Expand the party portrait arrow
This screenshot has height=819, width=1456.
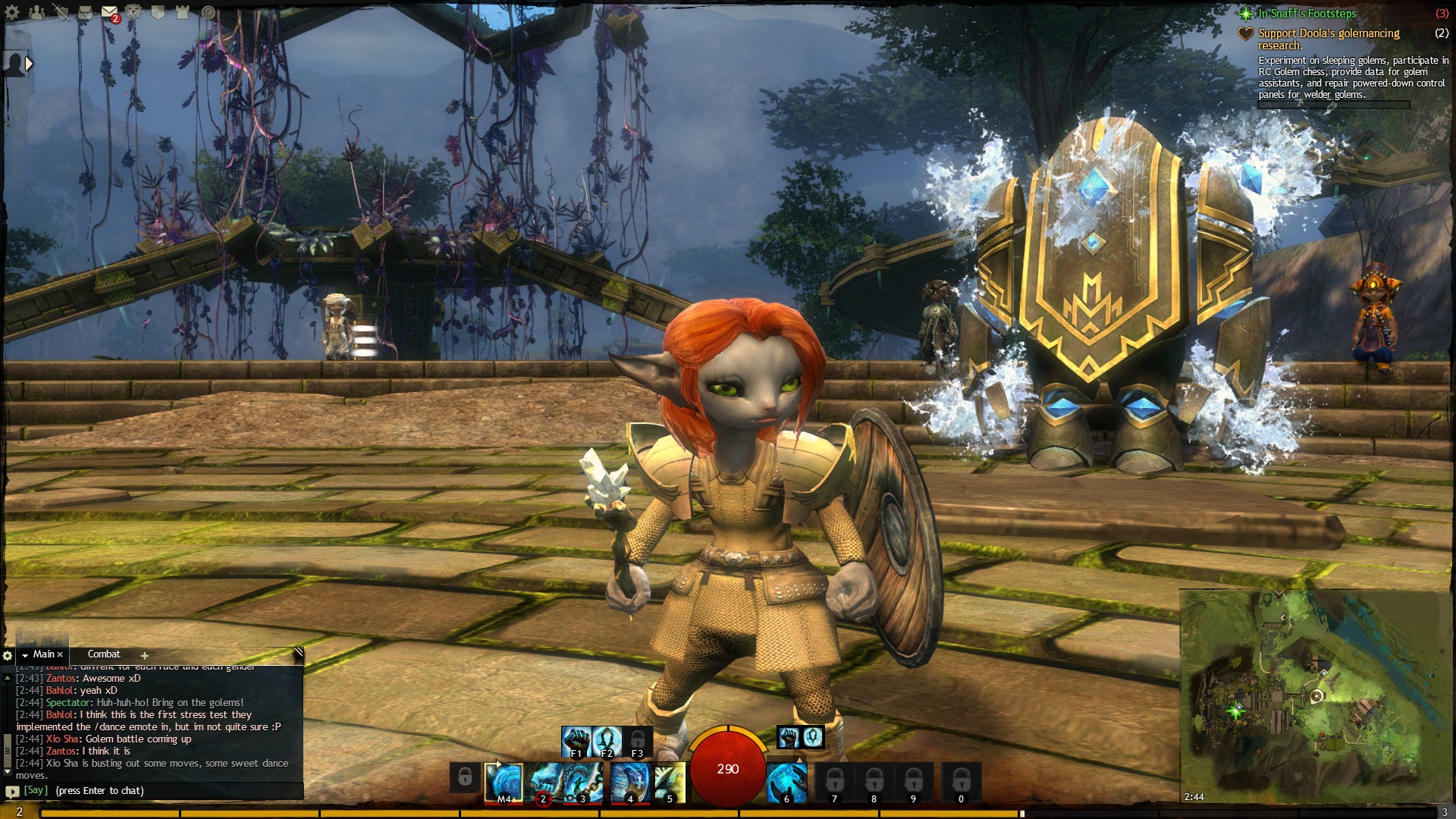click(29, 64)
